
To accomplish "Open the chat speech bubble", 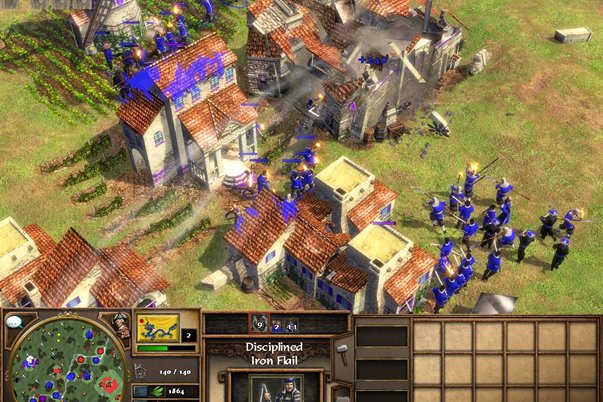I will (15, 323).
